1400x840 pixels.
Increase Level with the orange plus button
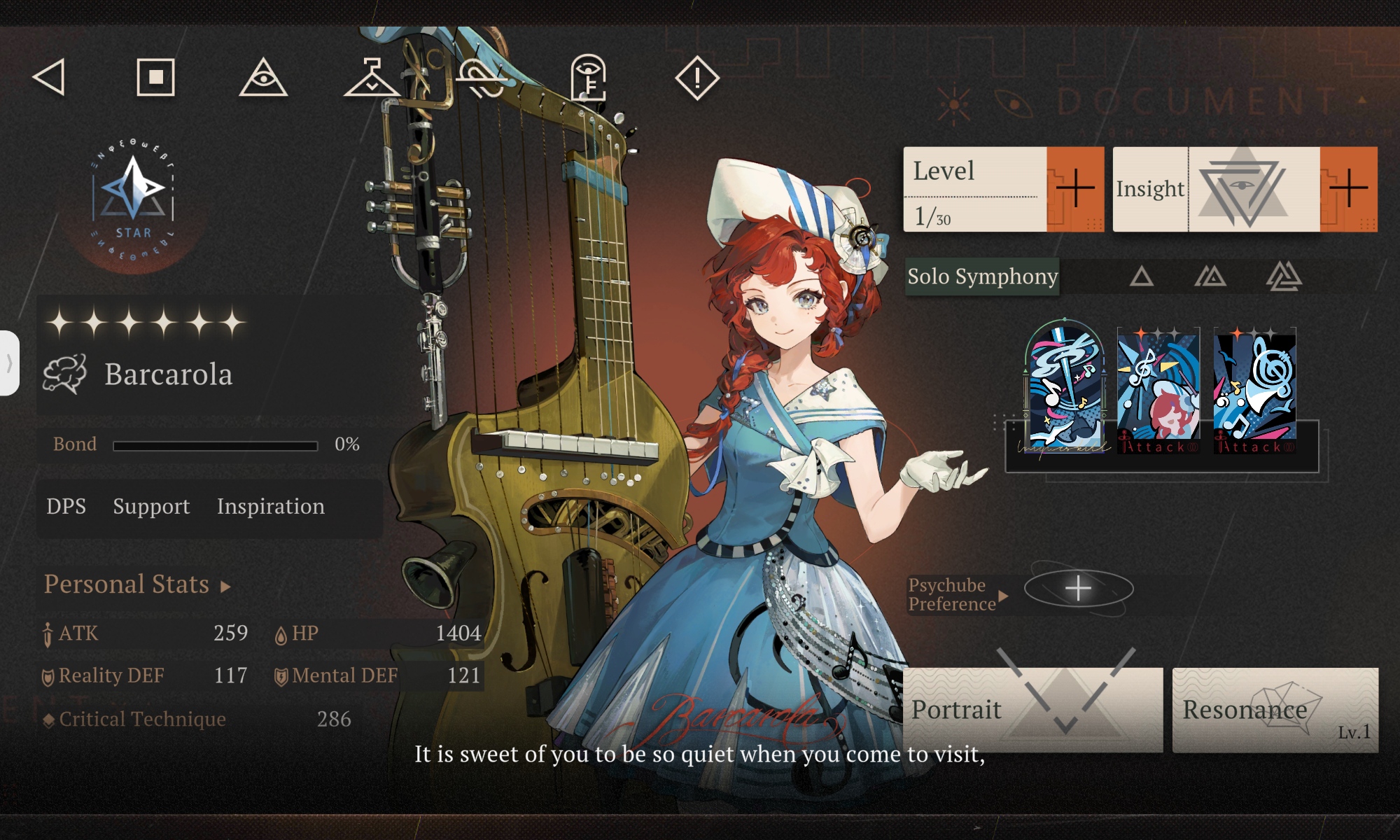pyautogui.click(x=1074, y=188)
